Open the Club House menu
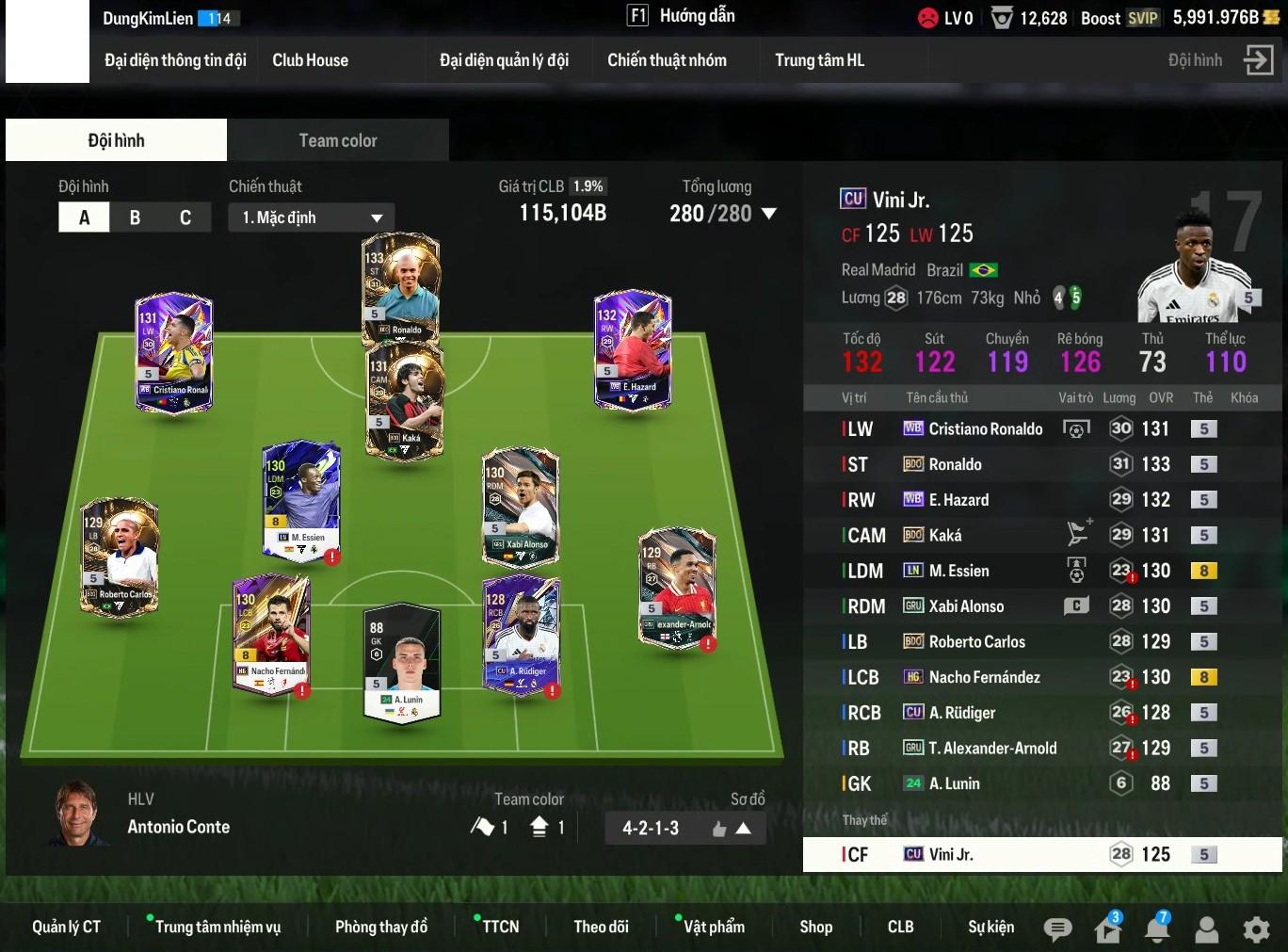1288x952 pixels. (x=310, y=60)
